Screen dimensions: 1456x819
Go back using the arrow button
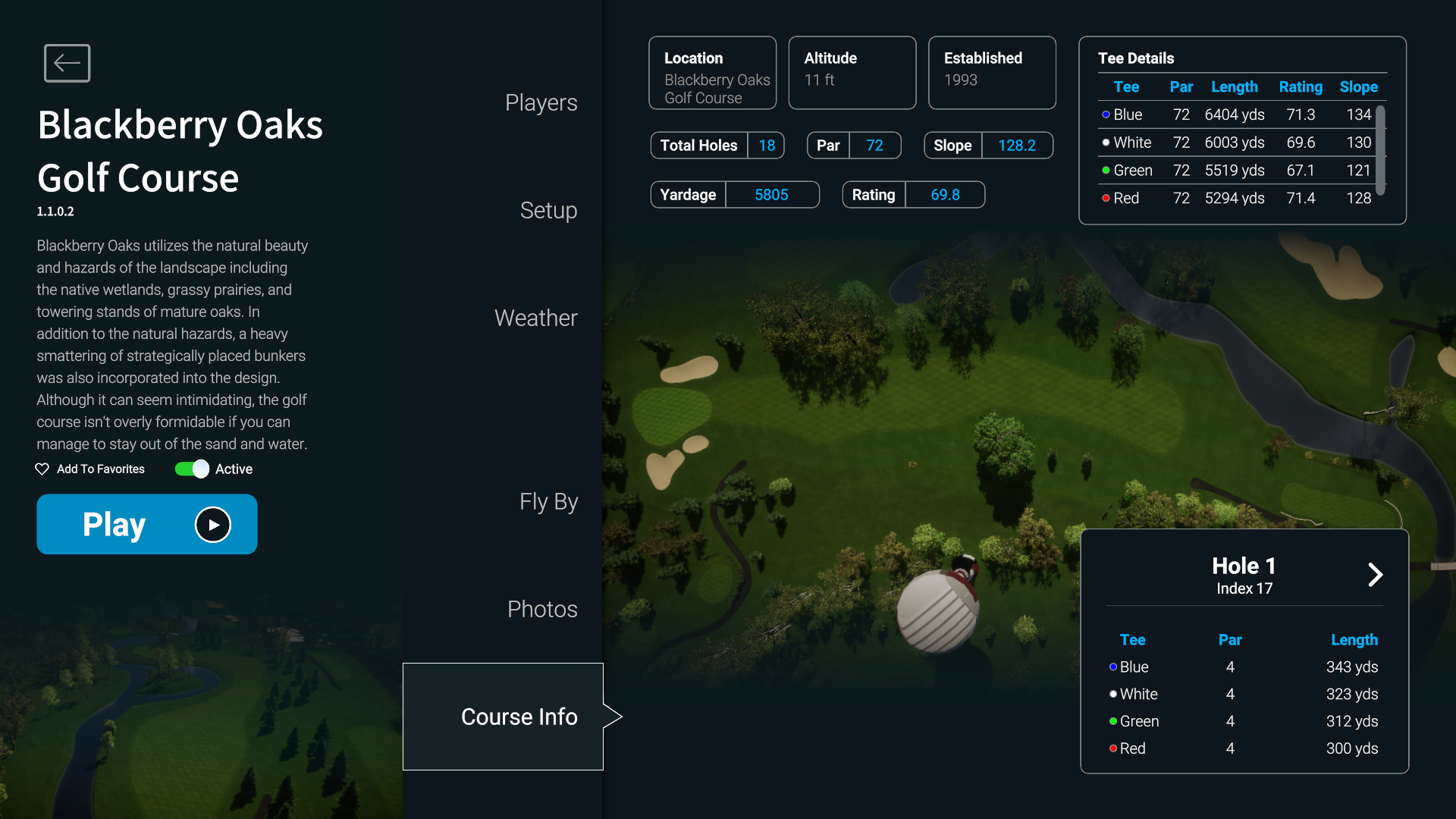(67, 63)
